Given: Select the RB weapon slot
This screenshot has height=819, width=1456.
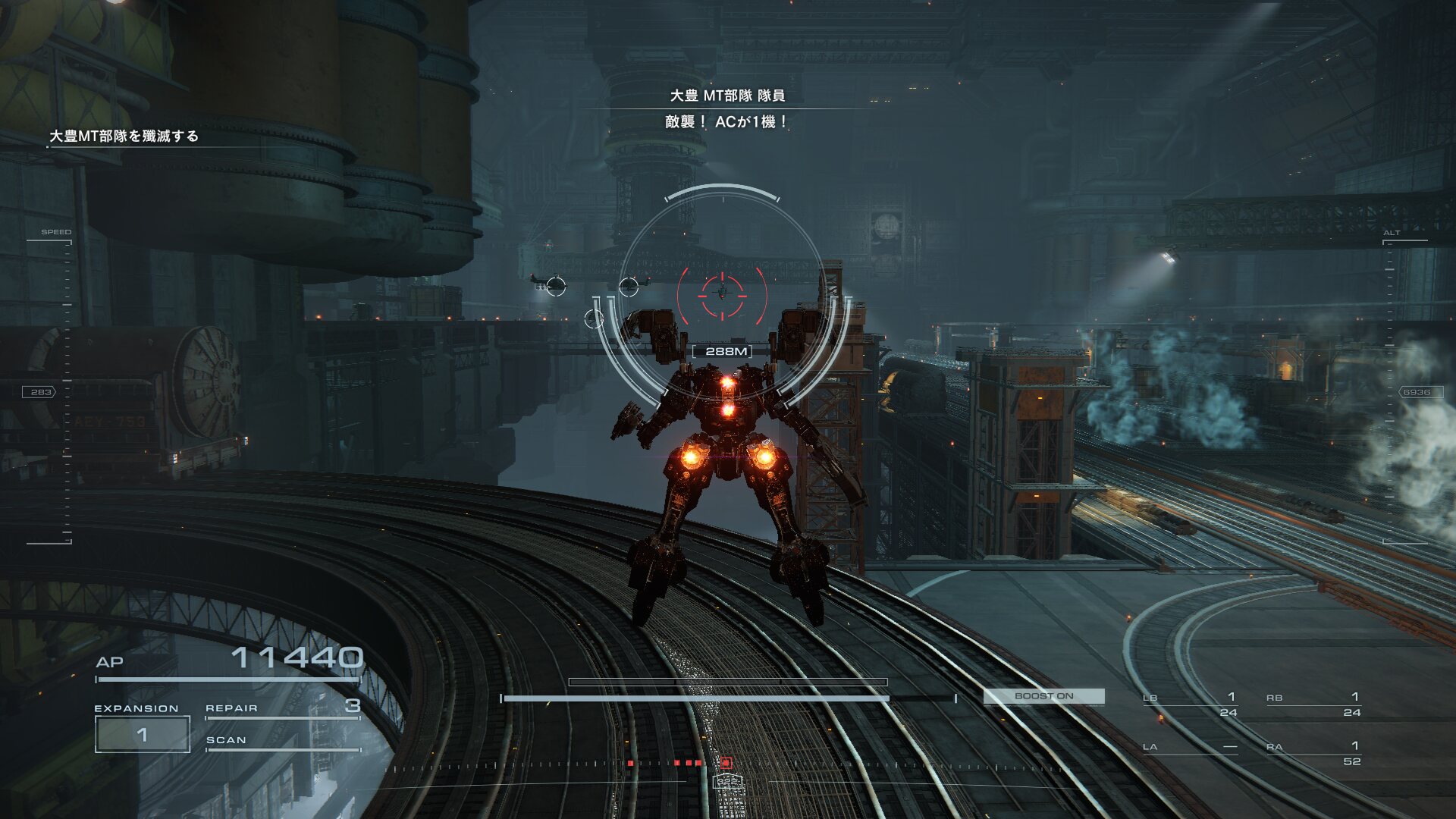Looking at the screenshot, I should [1313, 704].
